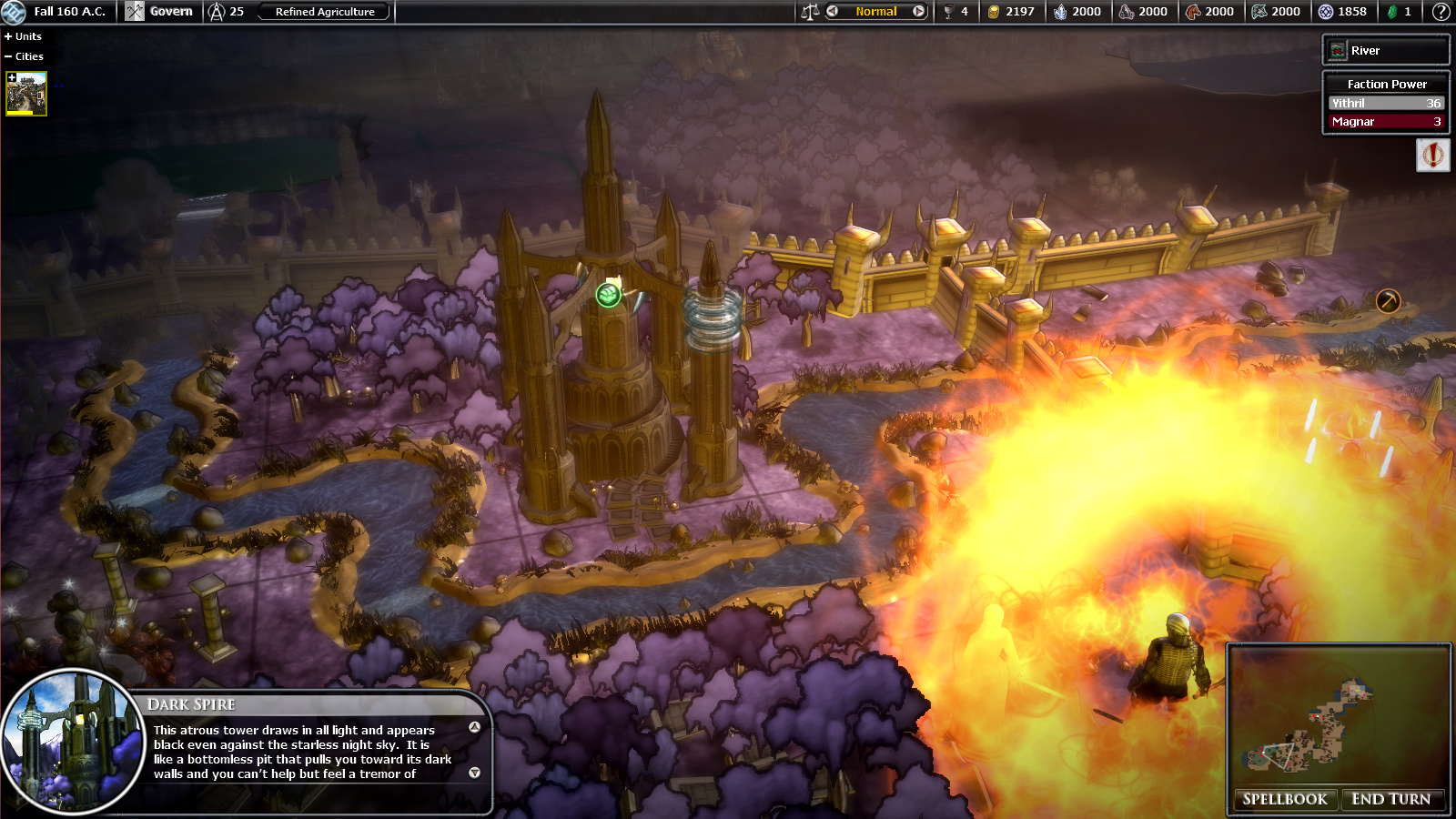Open the Govern screen

[160, 12]
